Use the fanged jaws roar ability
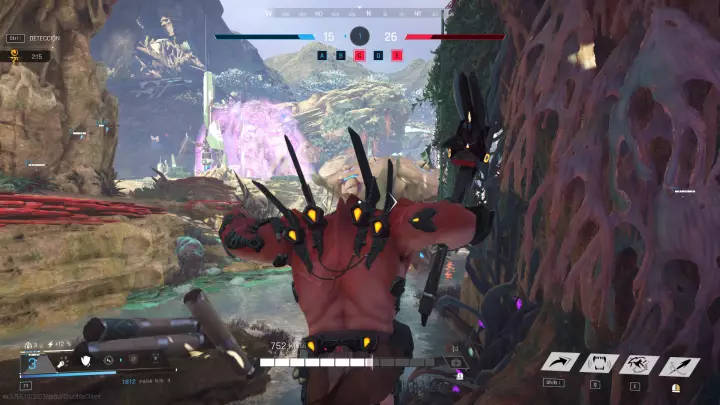 coord(600,365)
